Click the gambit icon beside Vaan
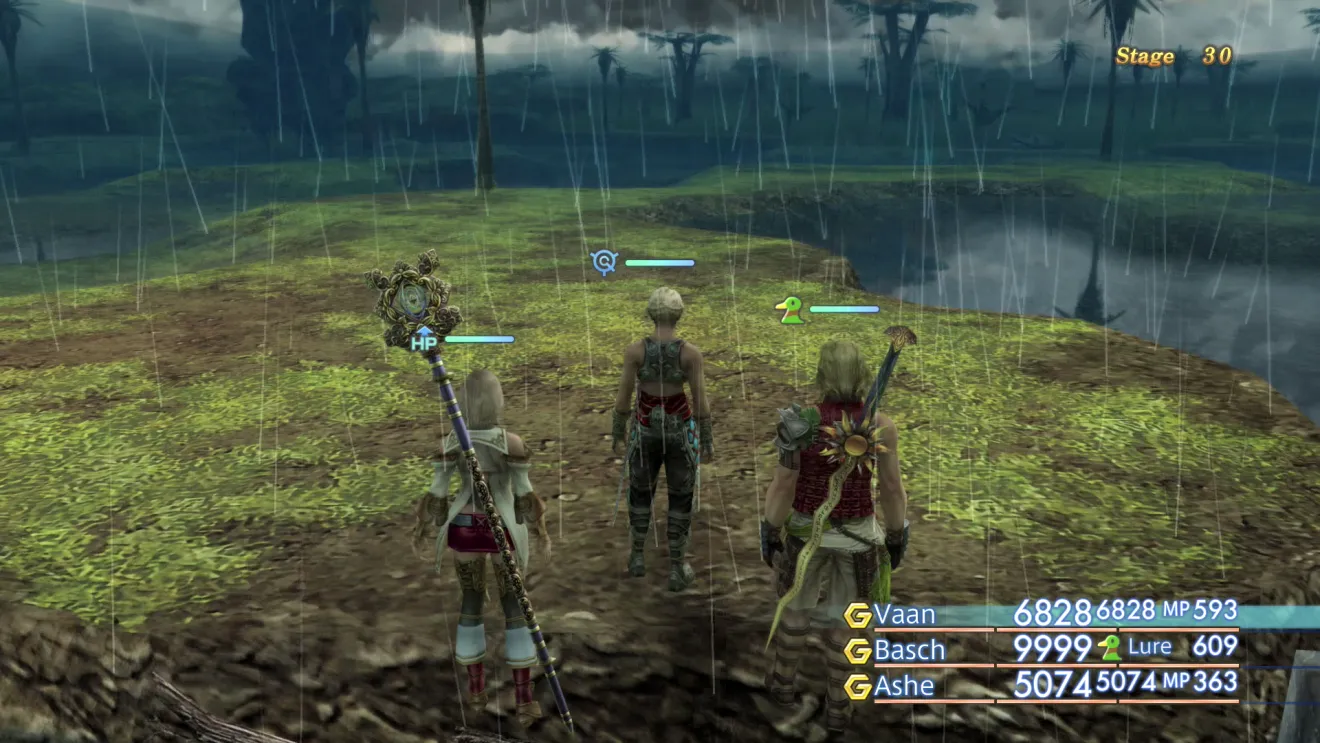This screenshot has width=1320, height=743. pos(857,615)
